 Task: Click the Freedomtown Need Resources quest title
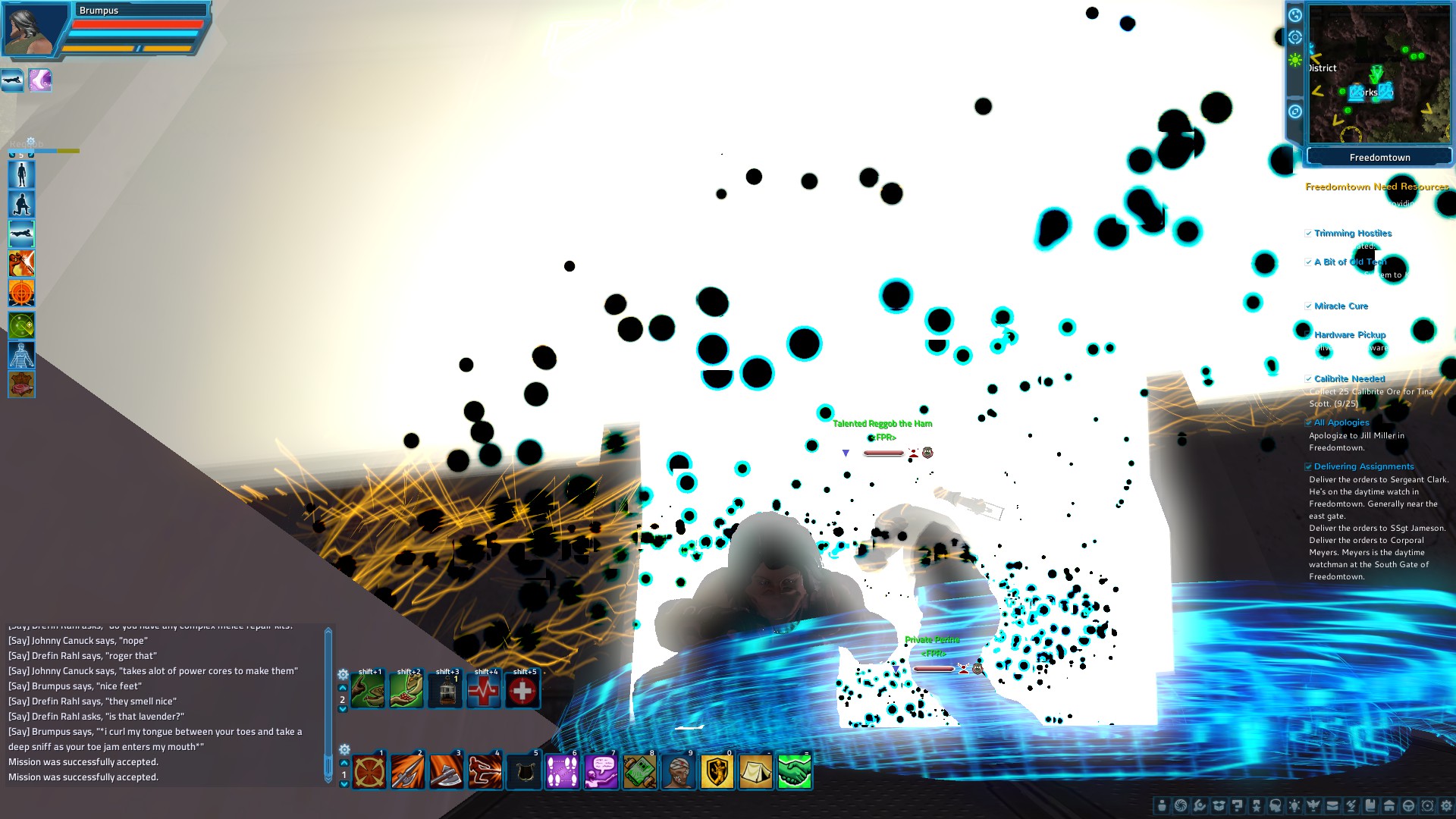coord(1376,187)
